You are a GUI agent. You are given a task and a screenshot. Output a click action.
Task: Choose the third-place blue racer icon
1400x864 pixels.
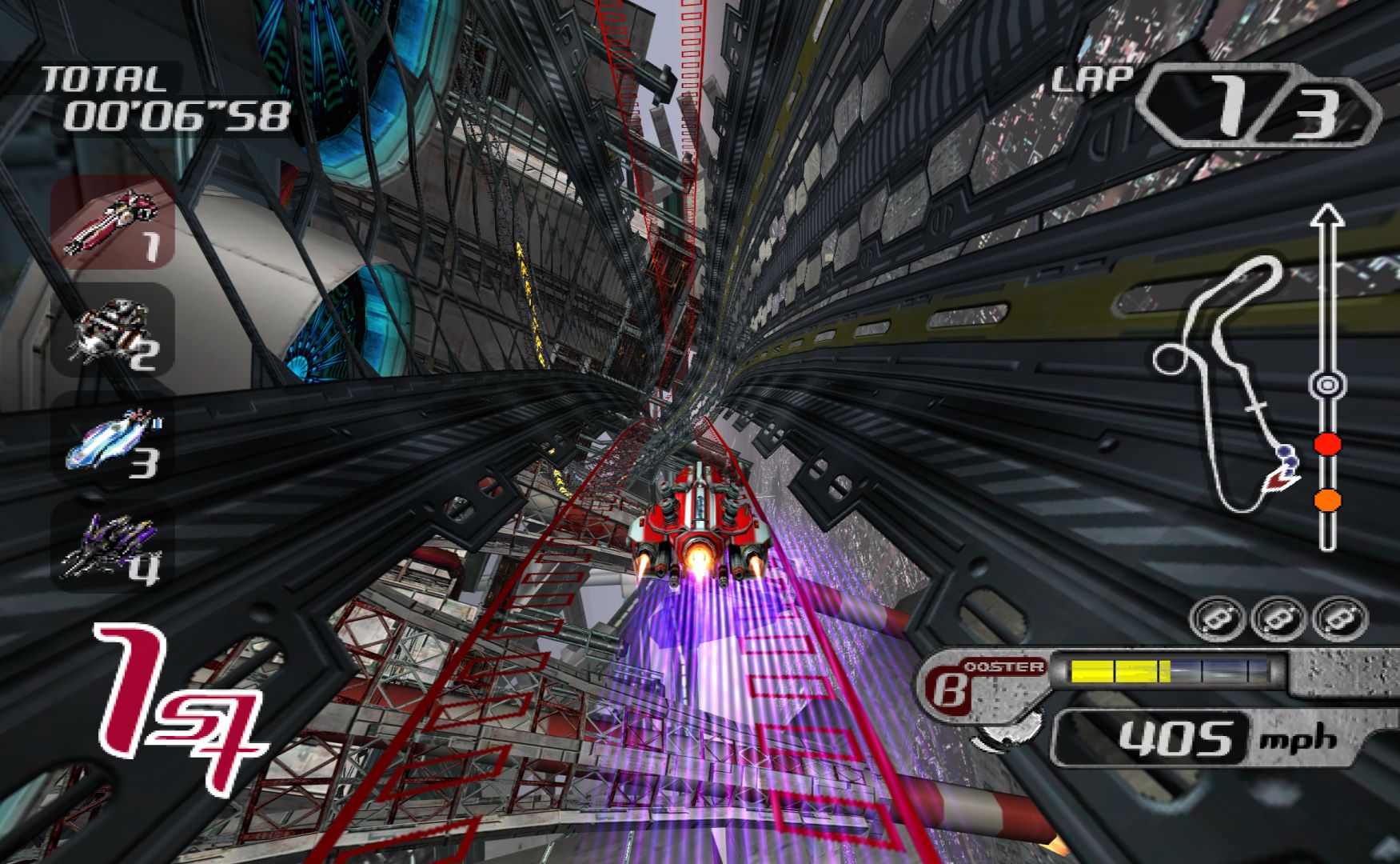[x=113, y=440]
